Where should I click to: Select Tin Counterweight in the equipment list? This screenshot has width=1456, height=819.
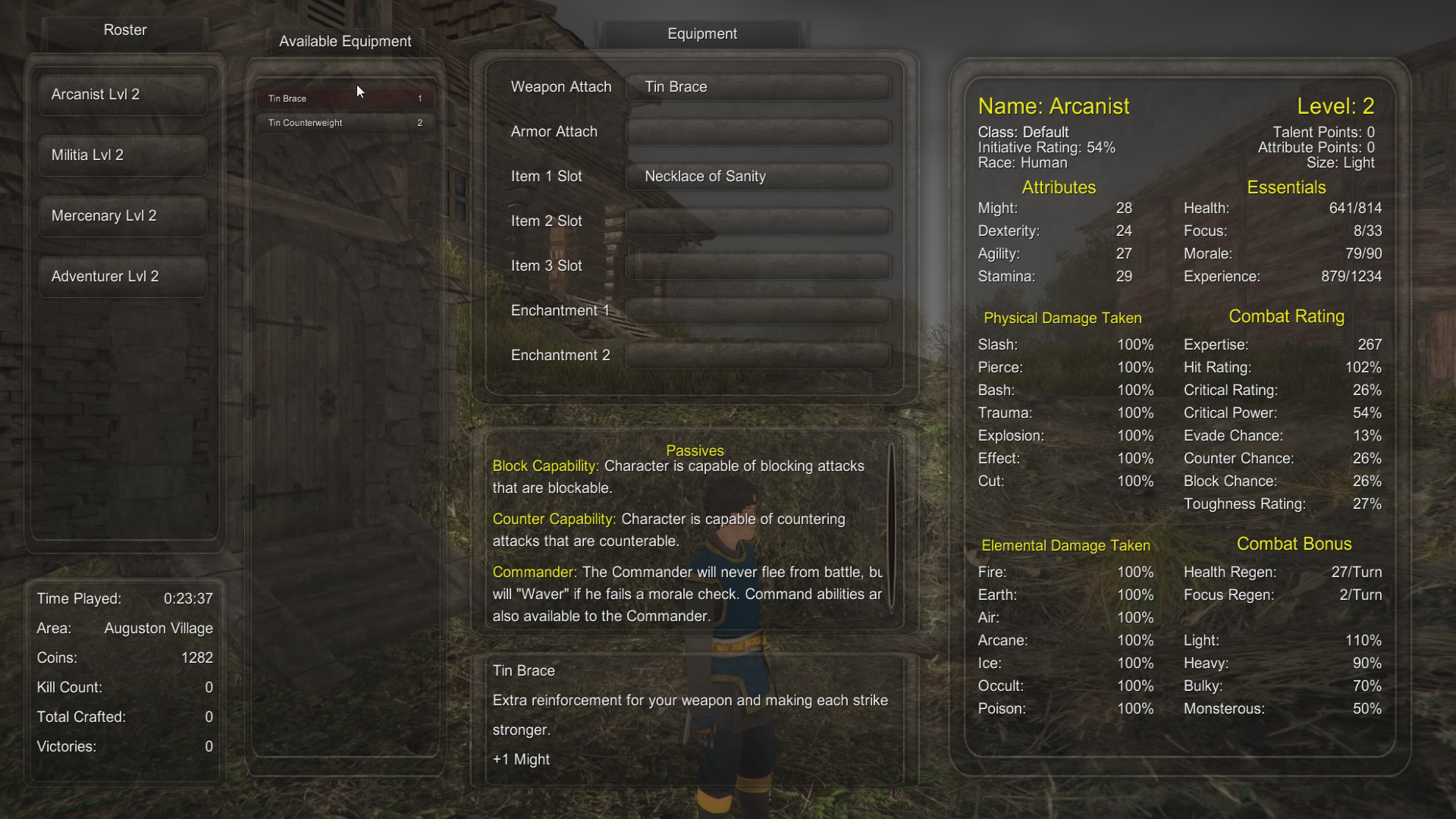345,122
